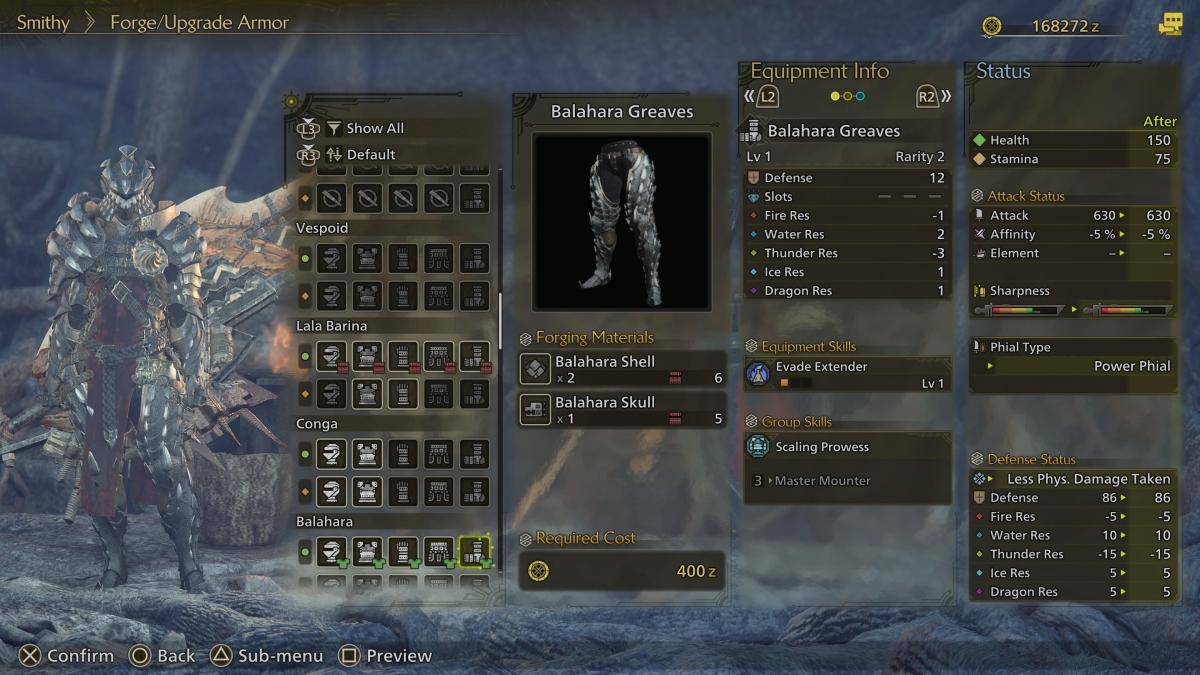Screen dimensions: 1200x675
Task: Pick the Balahara chest mail icon
Action: click(367, 551)
